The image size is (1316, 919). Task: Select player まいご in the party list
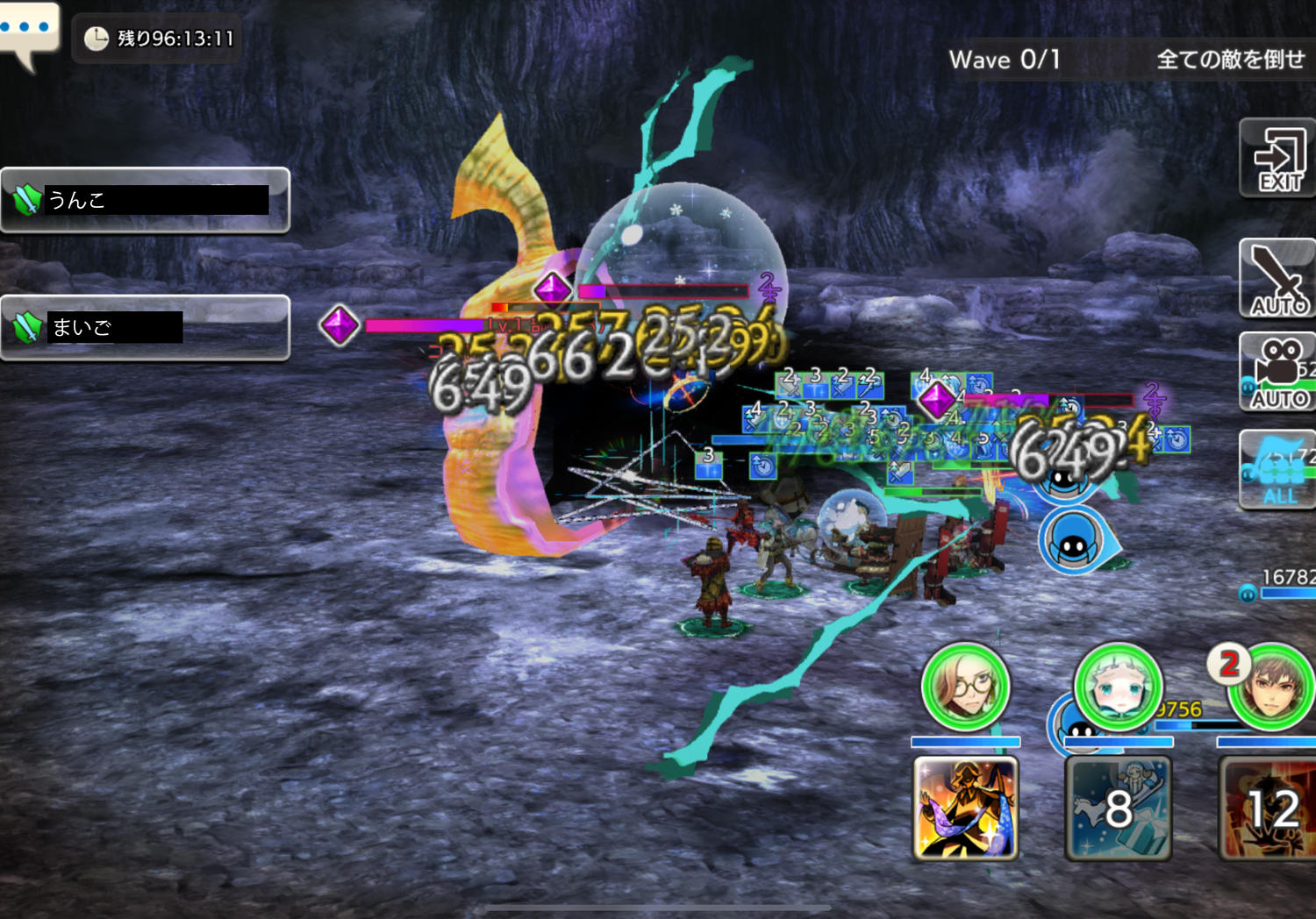[x=145, y=328]
